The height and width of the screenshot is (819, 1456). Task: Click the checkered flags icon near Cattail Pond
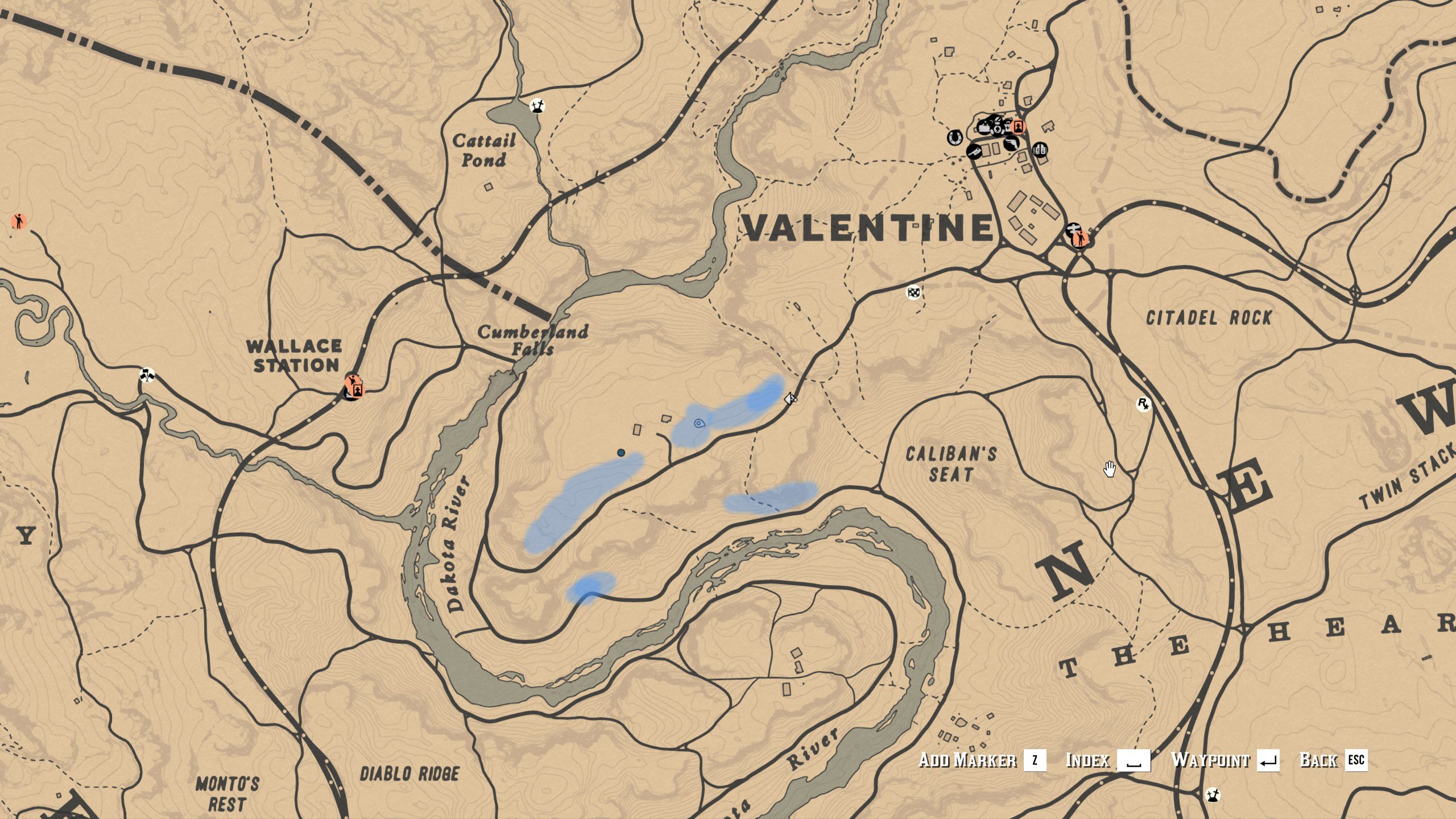[537, 106]
